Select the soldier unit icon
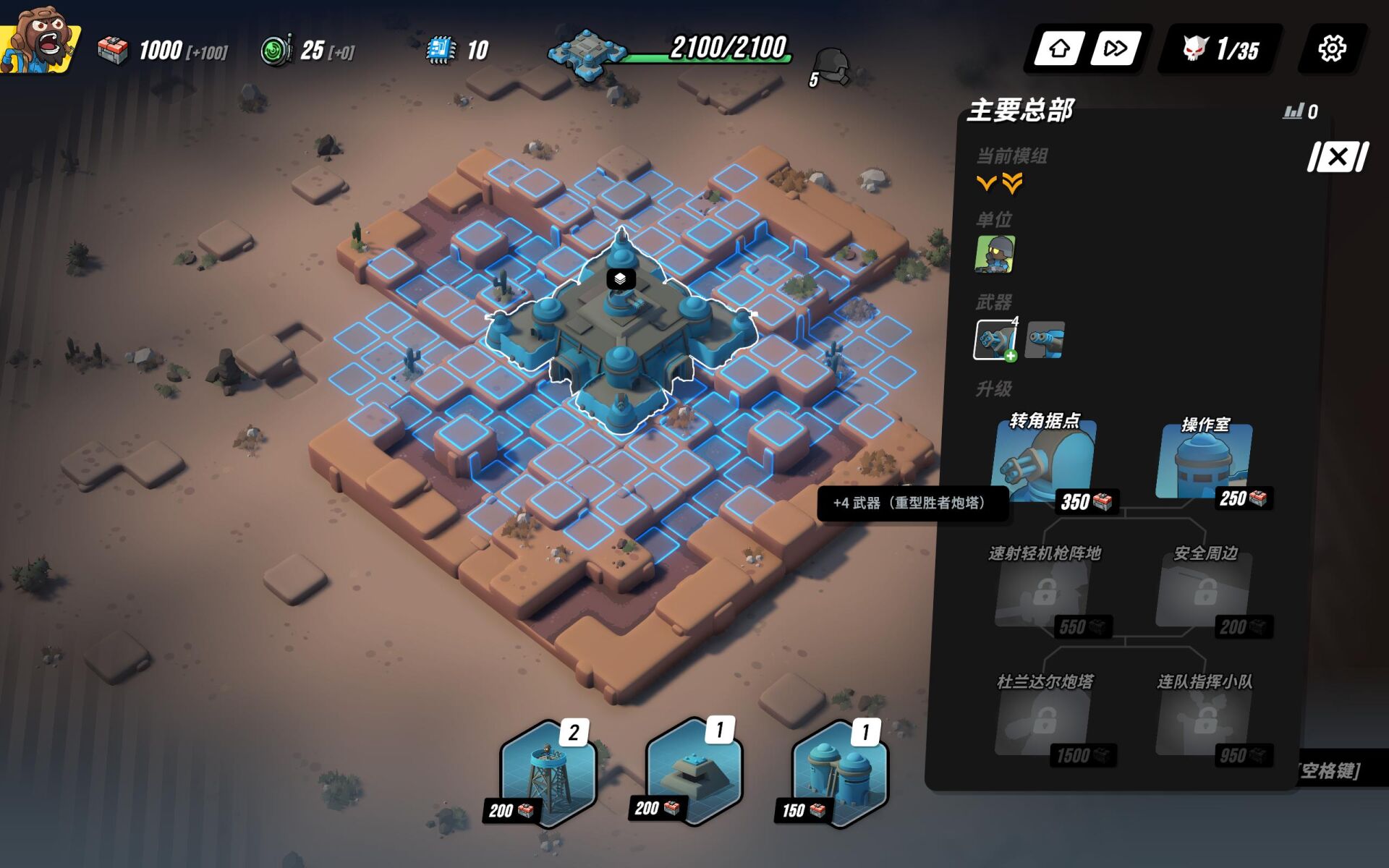This screenshot has height=868, width=1389. click(995, 255)
